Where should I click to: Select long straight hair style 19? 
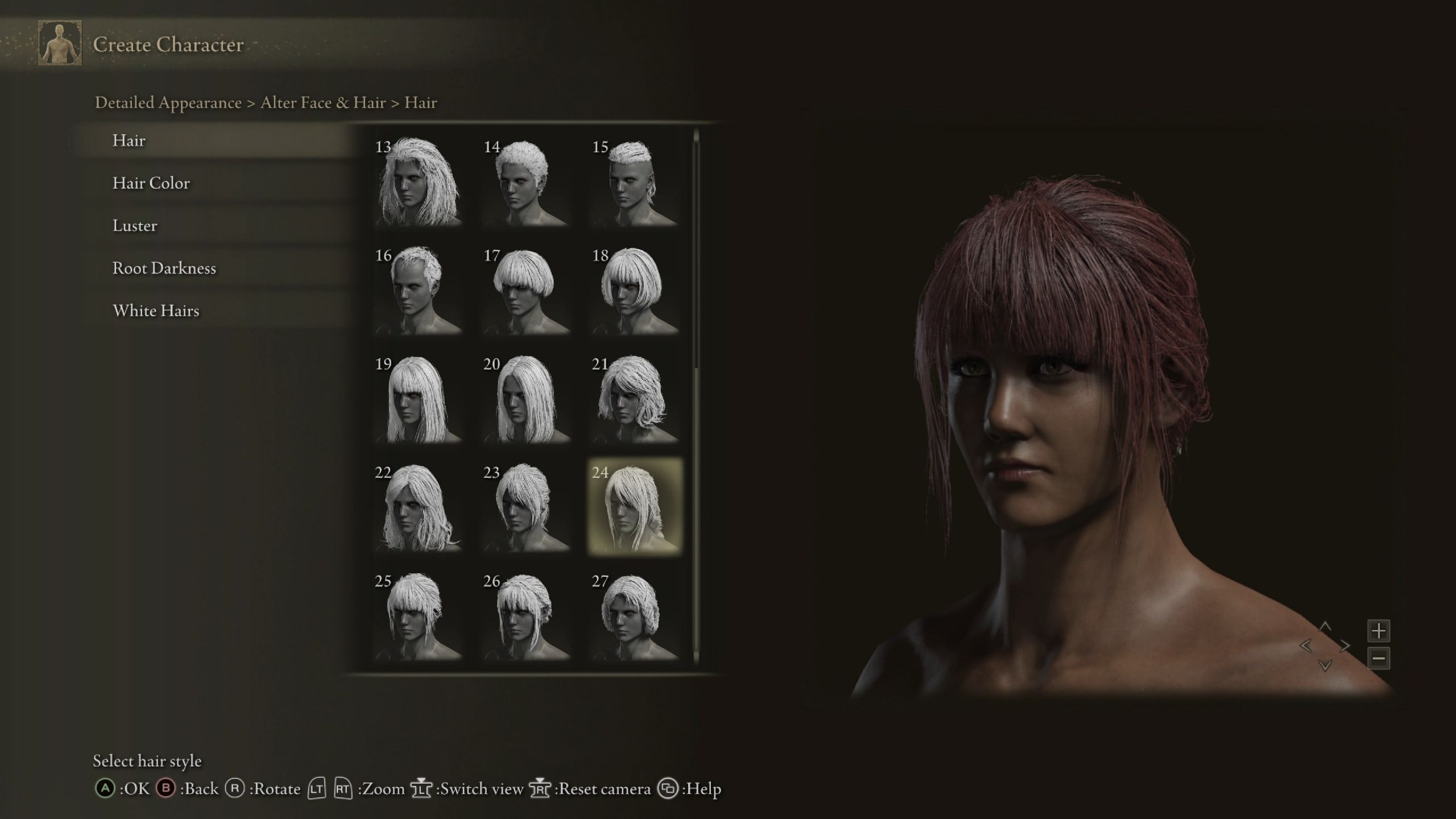417,399
